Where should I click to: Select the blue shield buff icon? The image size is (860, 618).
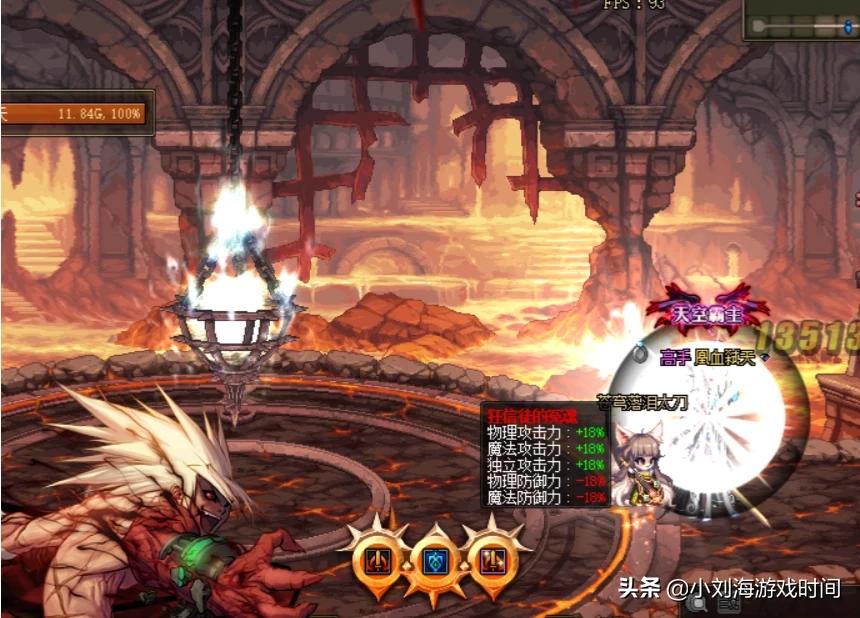(x=433, y=561)
